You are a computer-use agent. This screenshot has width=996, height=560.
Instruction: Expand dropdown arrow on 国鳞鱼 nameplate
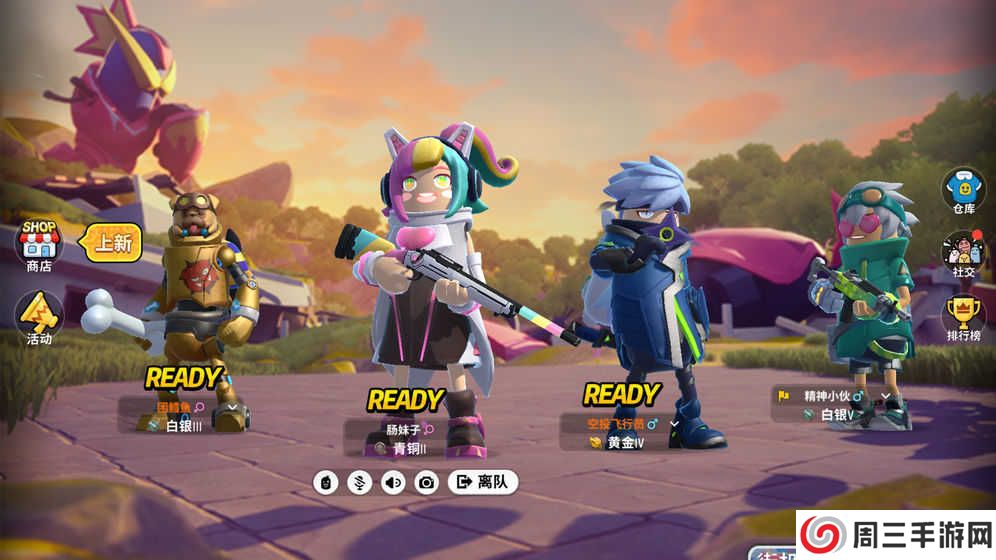[x=233, y=408]
